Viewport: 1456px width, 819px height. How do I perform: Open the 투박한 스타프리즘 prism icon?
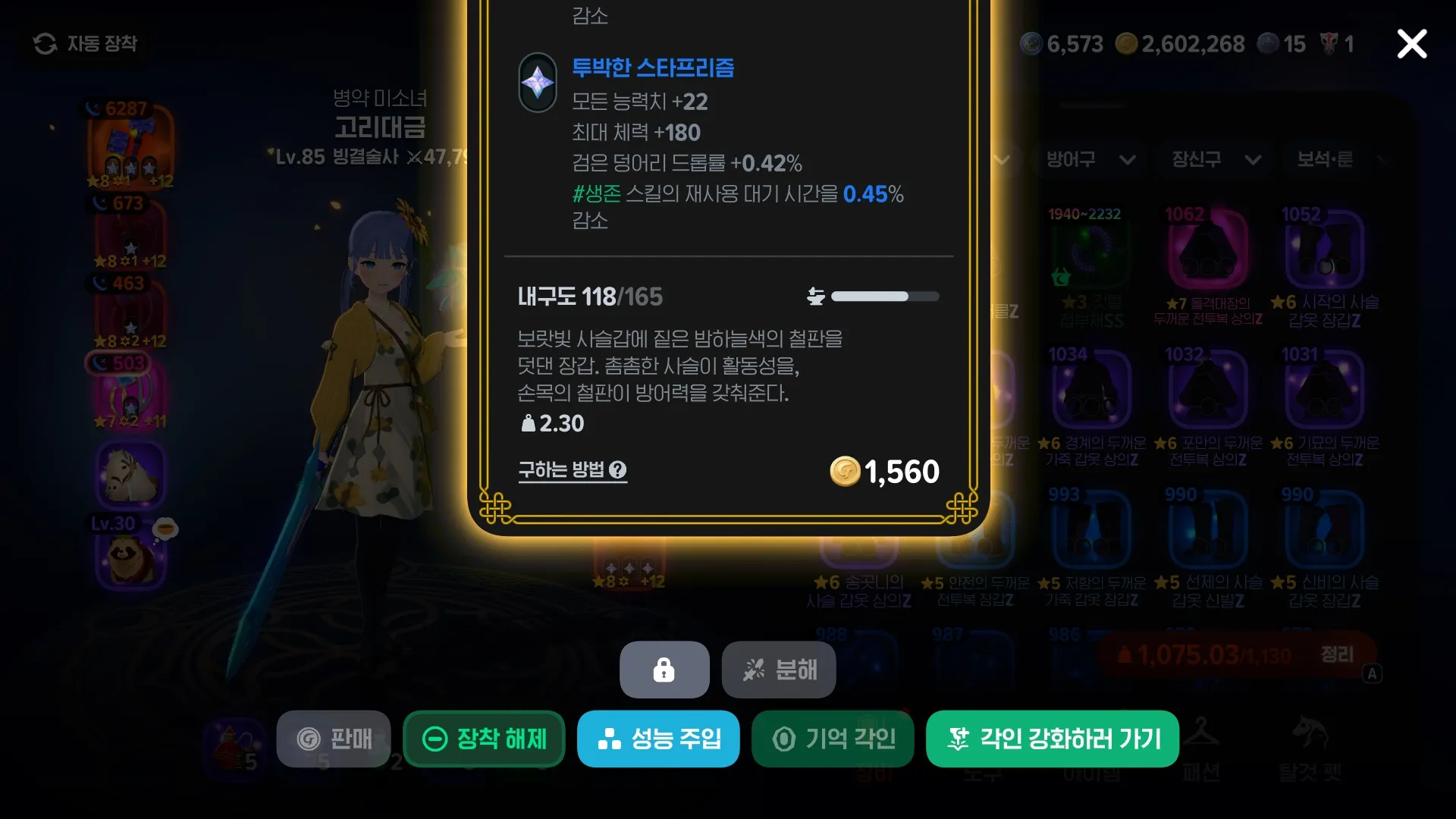coord(537,82)
